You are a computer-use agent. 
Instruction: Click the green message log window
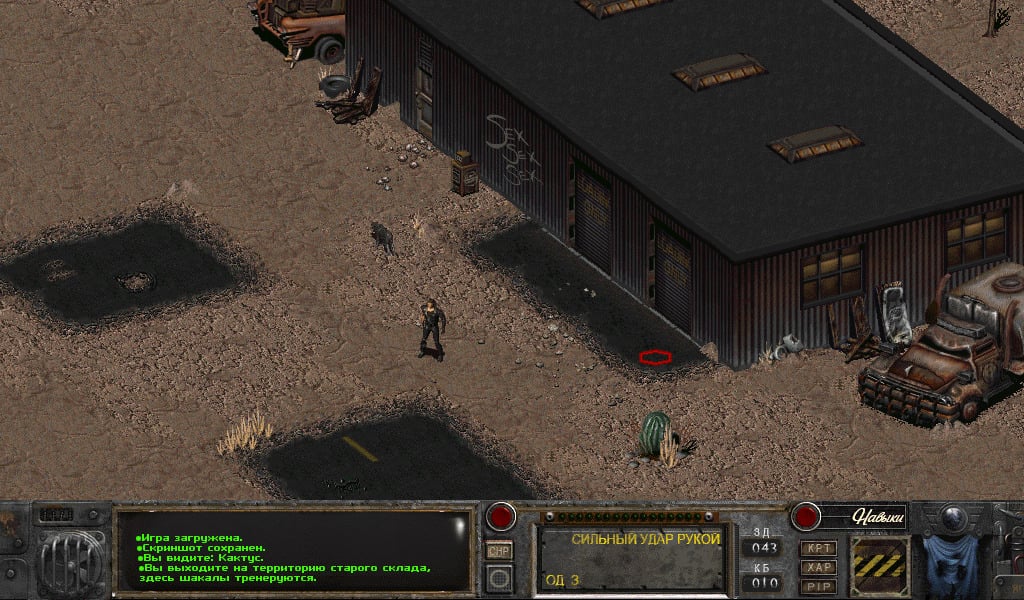click(x=292, y=552)
